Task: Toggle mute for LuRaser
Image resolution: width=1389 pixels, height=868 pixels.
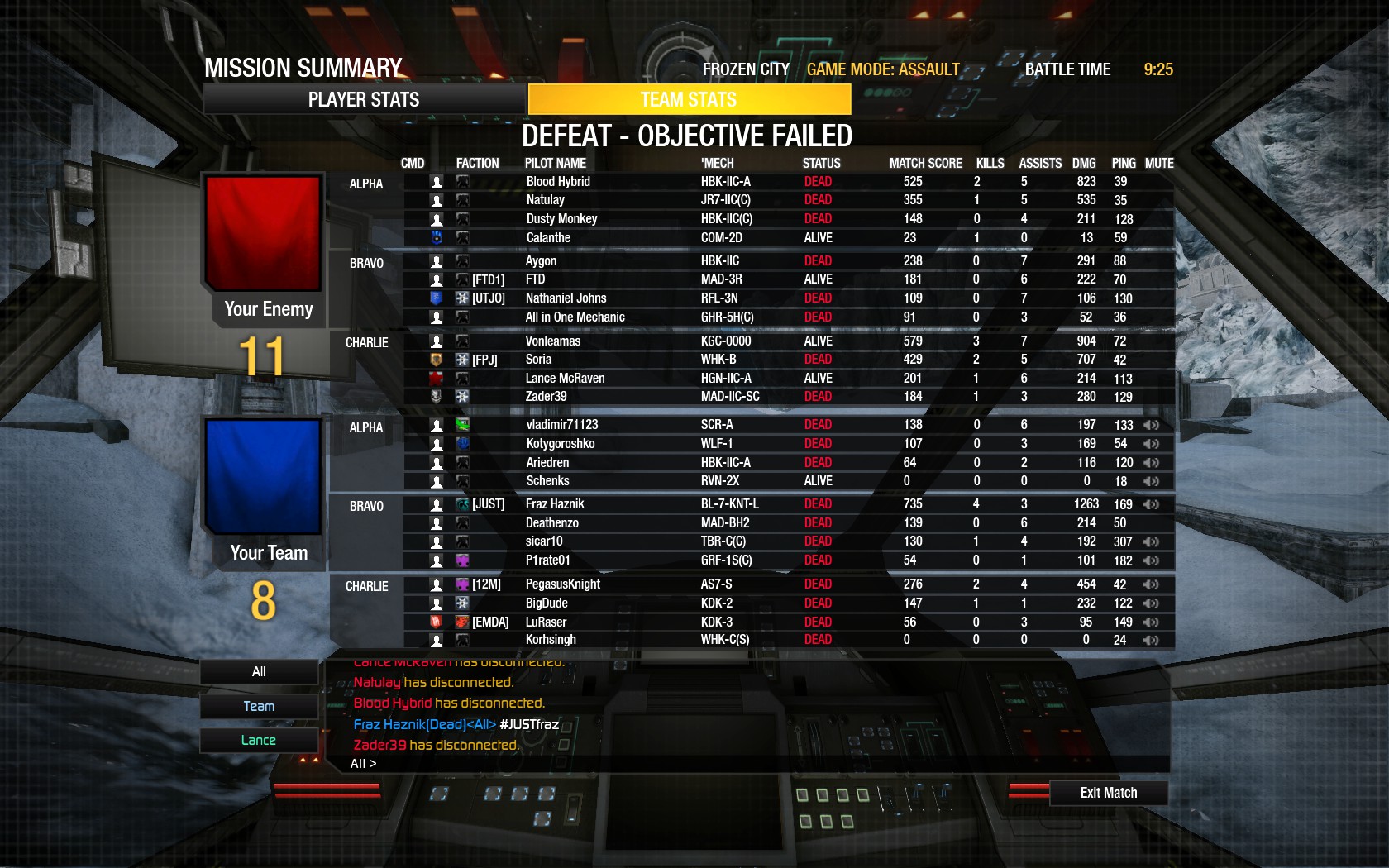Action: 1151,622
